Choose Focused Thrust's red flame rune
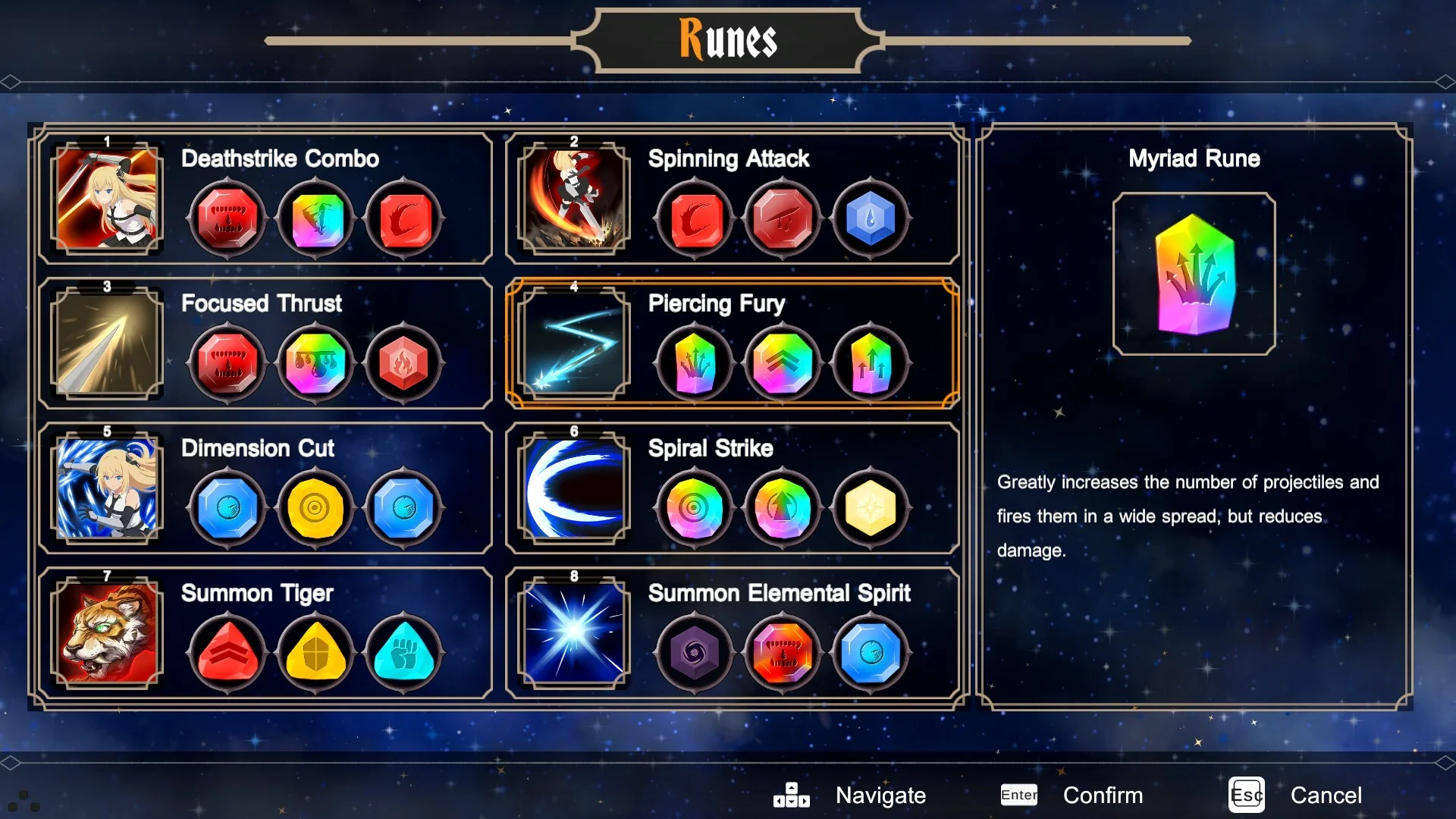The height and width of the screenshot is (819, 1456). click(x=403, y=363)
